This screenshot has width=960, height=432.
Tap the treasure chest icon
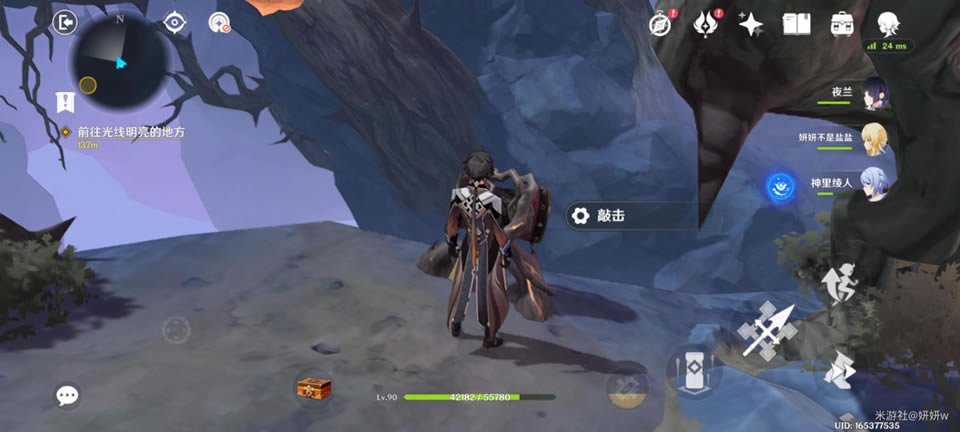click(313, 387)
